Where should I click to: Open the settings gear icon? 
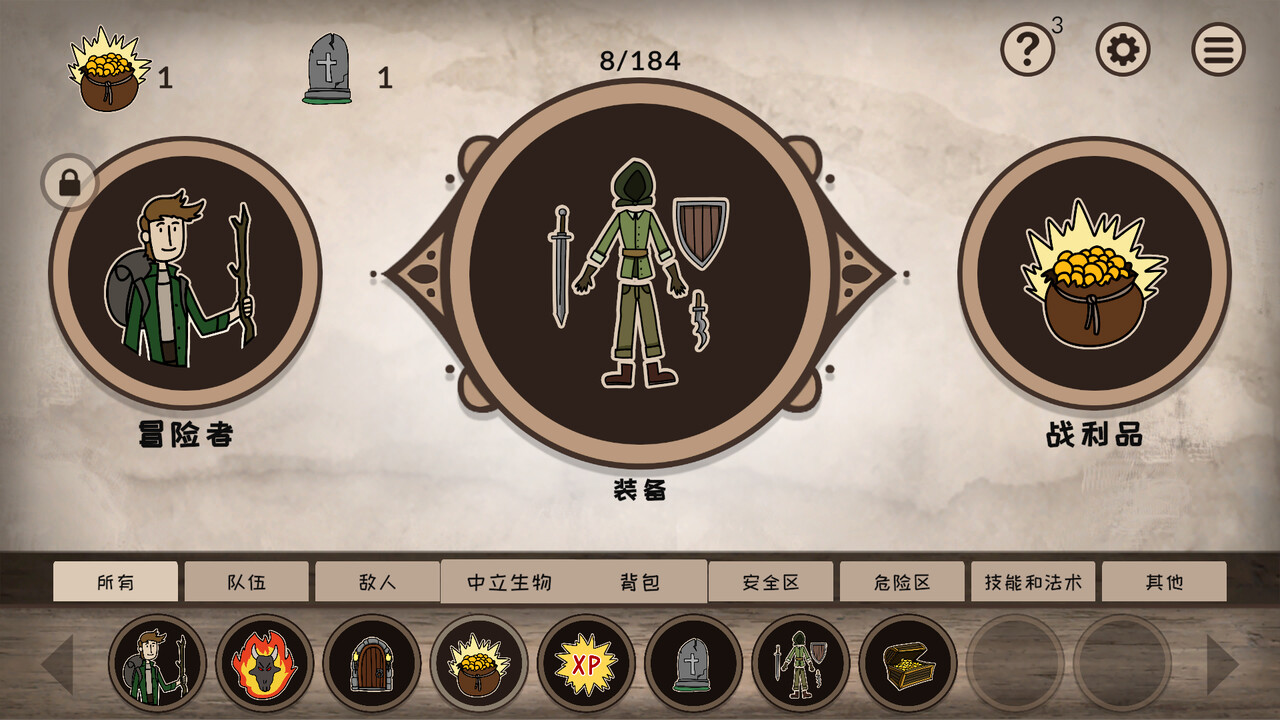point(1121,48)
